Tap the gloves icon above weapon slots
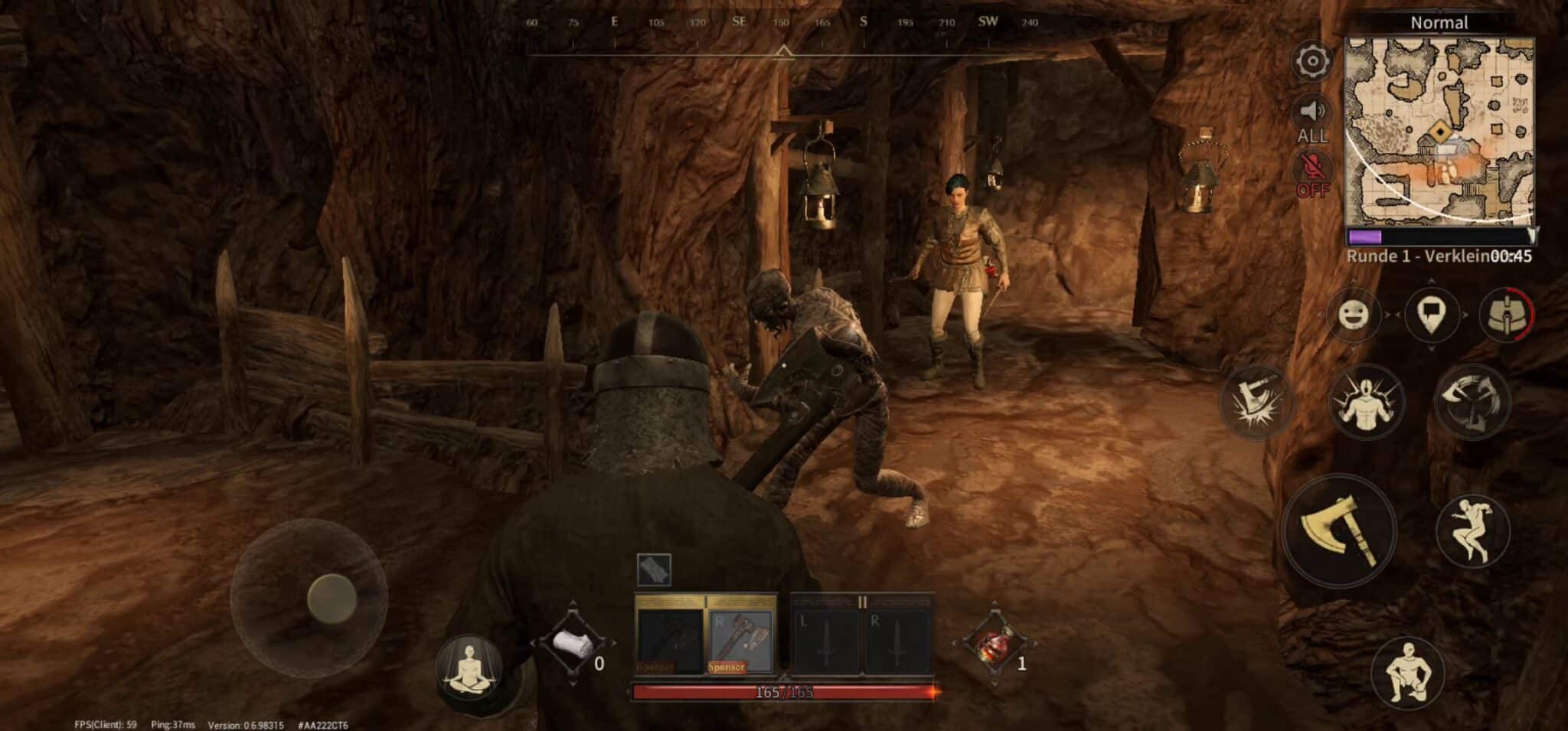Viewport: 1568px width, 731px height. pos(653,569)
